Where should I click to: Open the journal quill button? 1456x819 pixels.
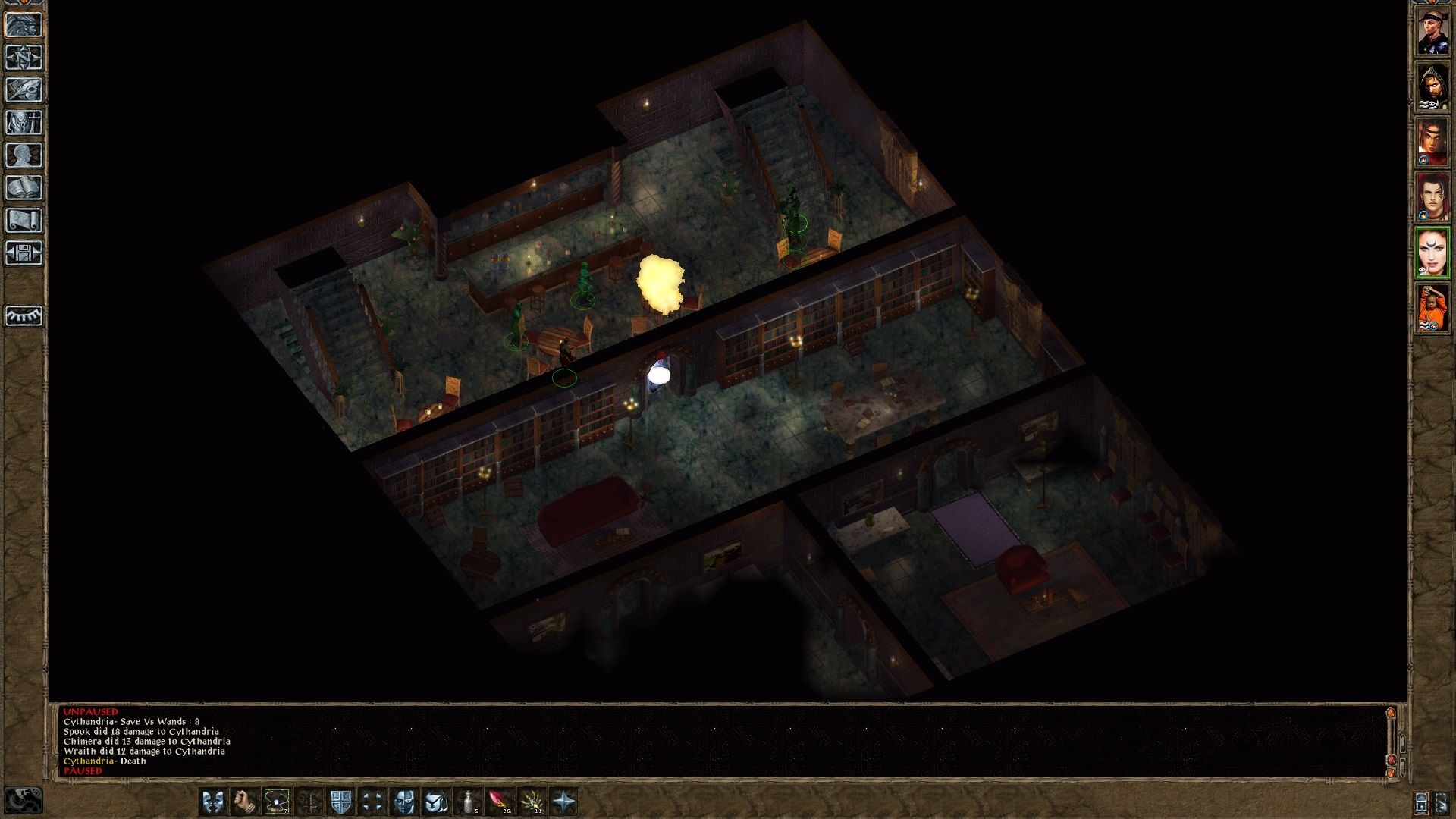(x=24, y=90)
